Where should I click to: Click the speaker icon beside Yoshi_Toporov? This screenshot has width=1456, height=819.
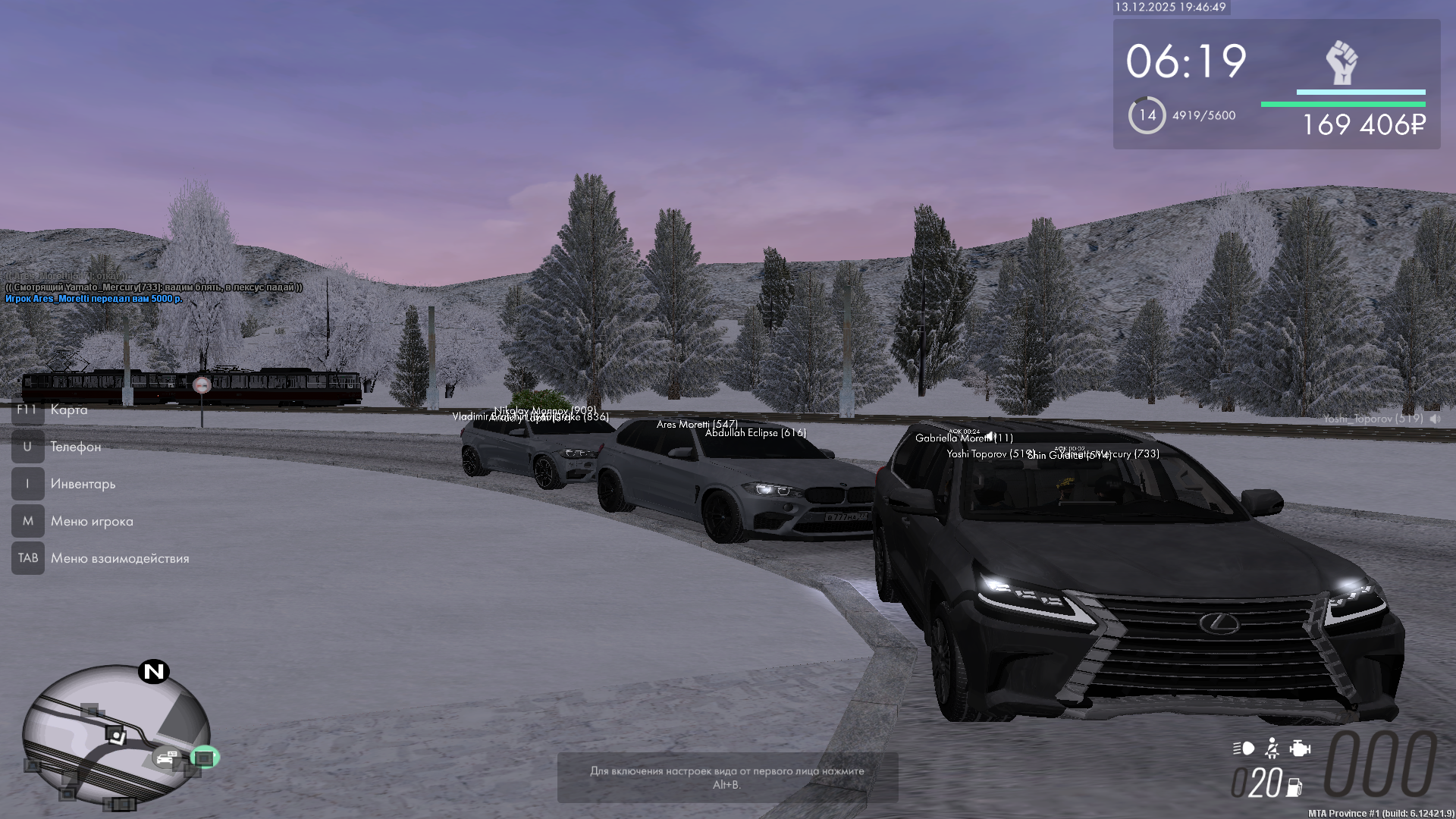point(1435,419)
